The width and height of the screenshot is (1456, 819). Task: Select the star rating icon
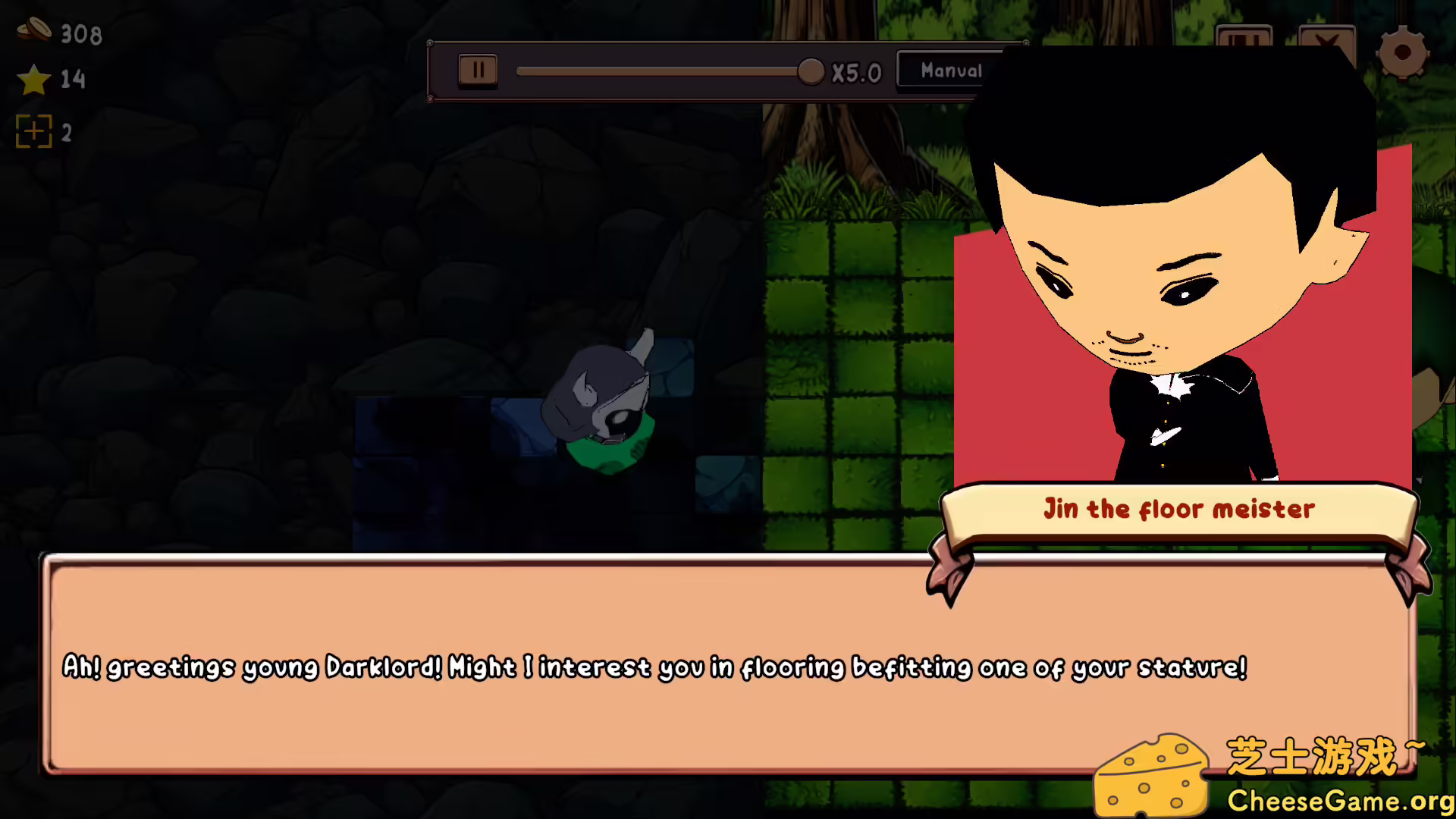[33, 80]
